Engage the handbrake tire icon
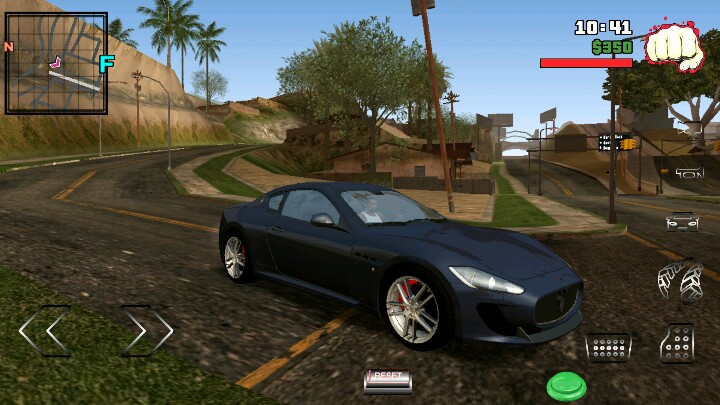The width and height of the screenshot is (720, 405). point(680,281)
